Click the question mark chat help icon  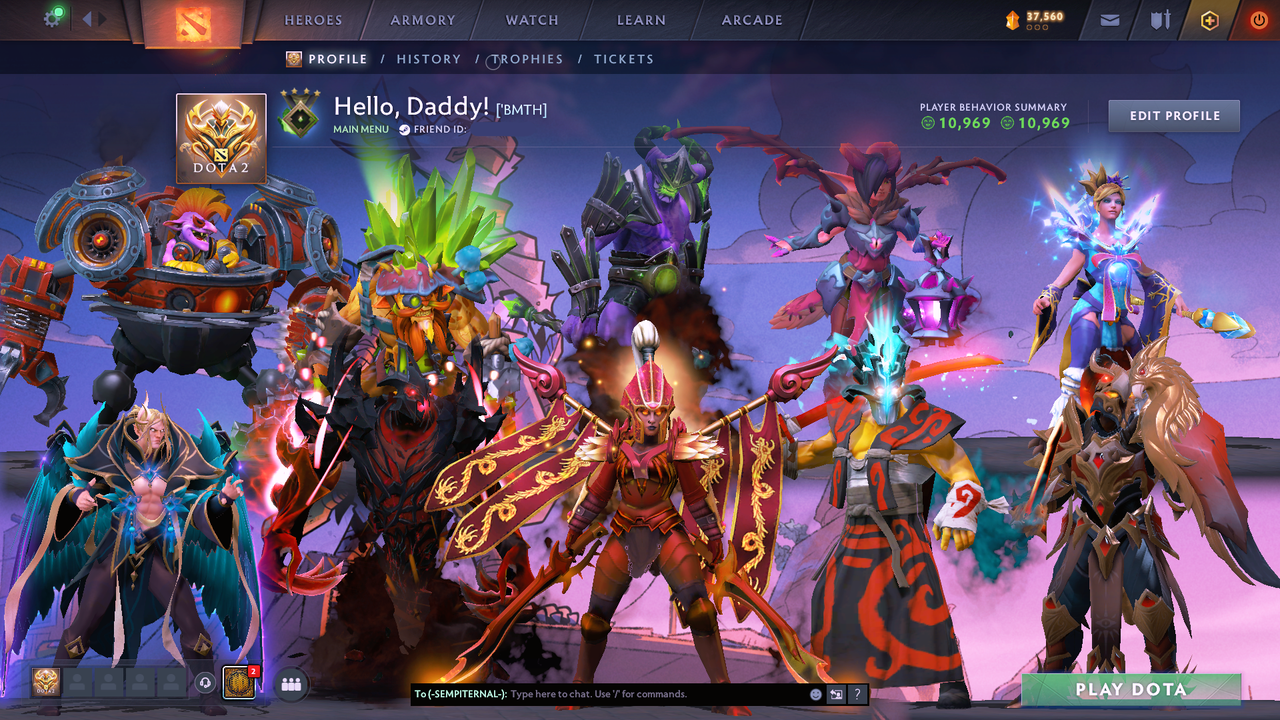tap(857, 693)
